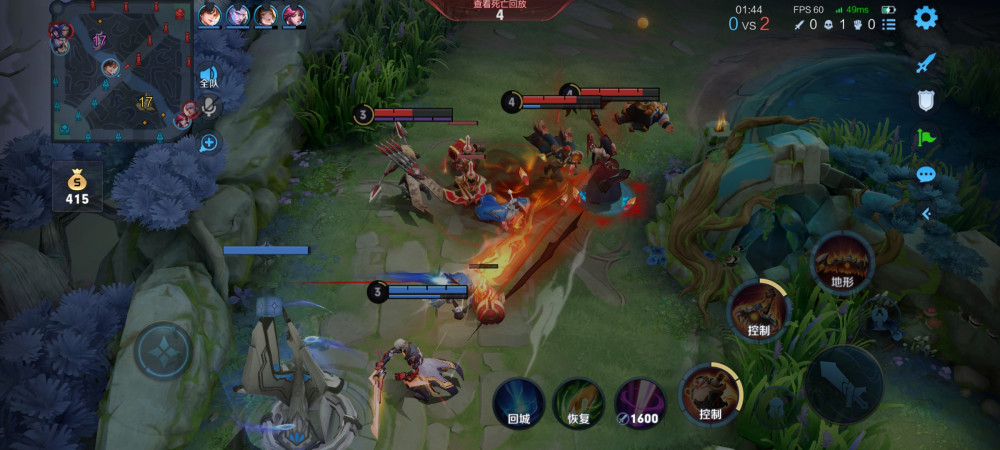Open the settings gear menu
1000x450 pixels.
point(926,17)
